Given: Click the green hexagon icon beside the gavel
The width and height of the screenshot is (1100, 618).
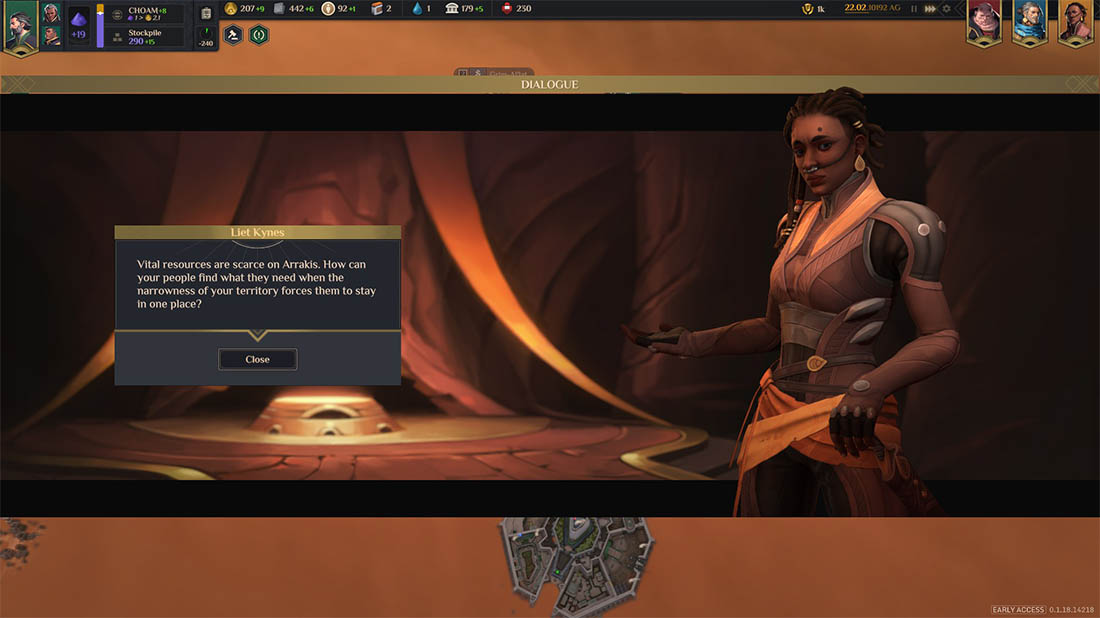Looking at the screenshot, I should [x=259, y=34].
